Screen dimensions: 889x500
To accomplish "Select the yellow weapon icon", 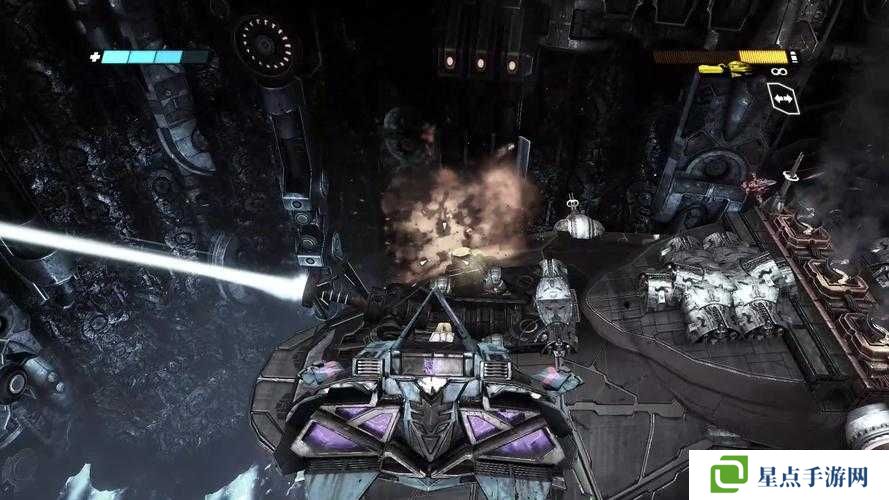I will [724, 70].
